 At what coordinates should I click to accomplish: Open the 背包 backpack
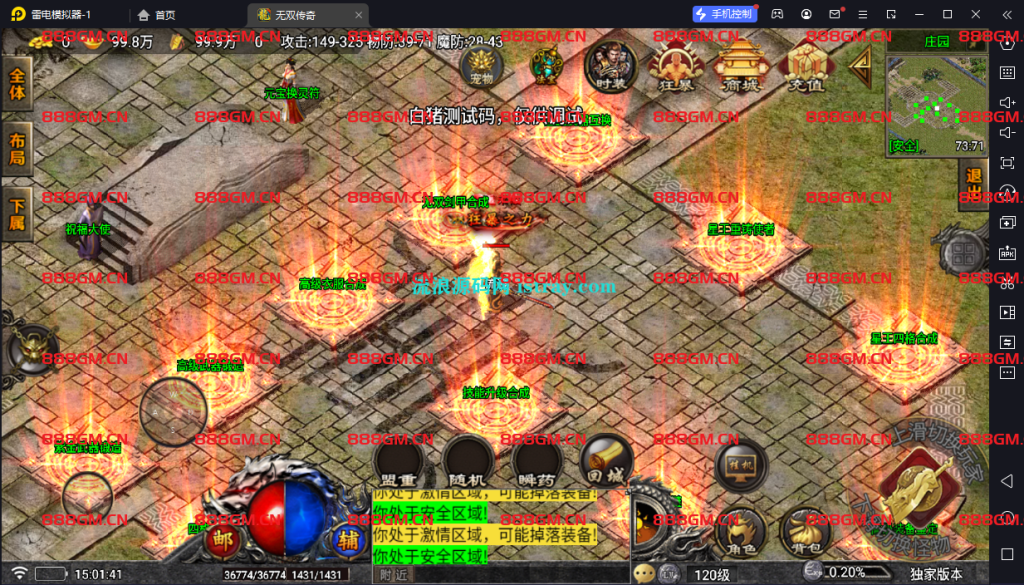[x=805, y=531]
